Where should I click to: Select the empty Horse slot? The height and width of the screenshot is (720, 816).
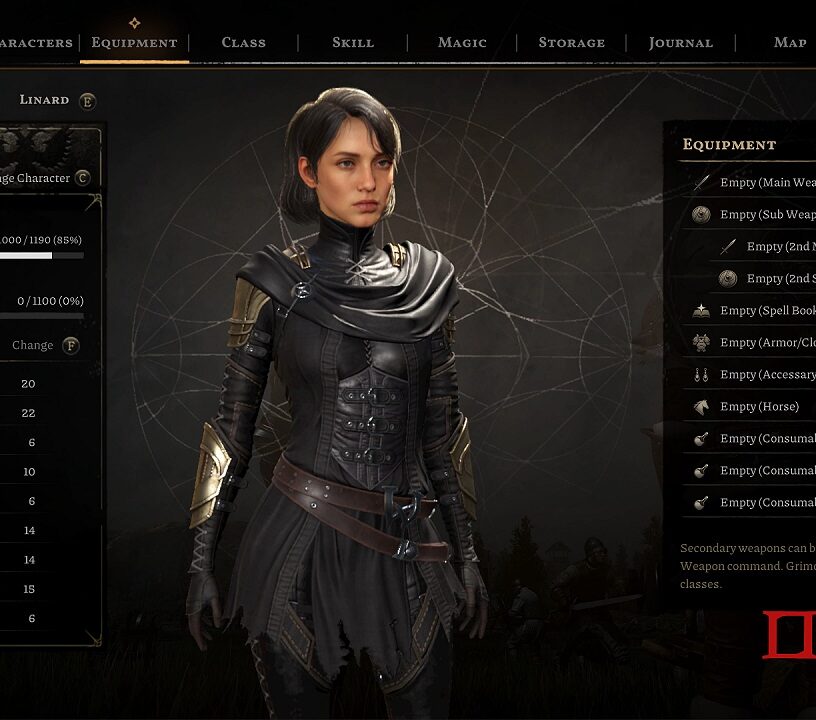click(758, 406)
